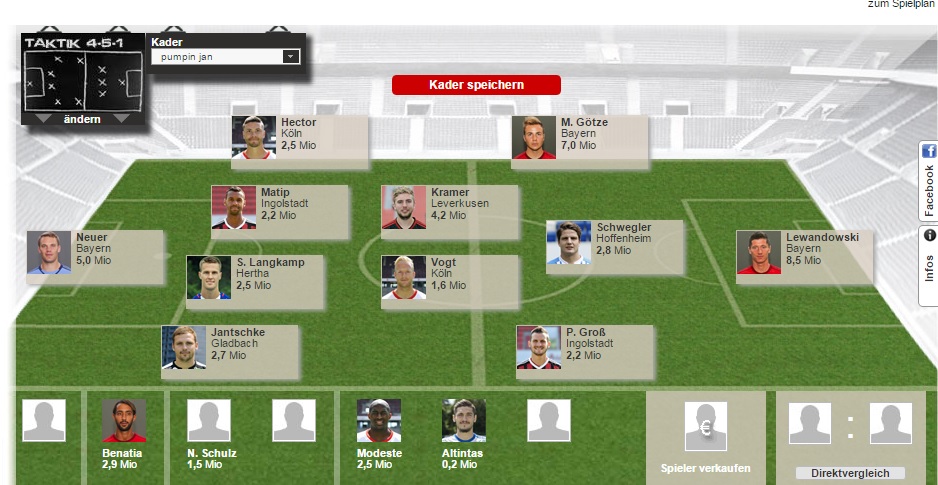Screen dimensions: 938x485
Task: Select Kramer of Leverkusen
Action: [449, 207]
